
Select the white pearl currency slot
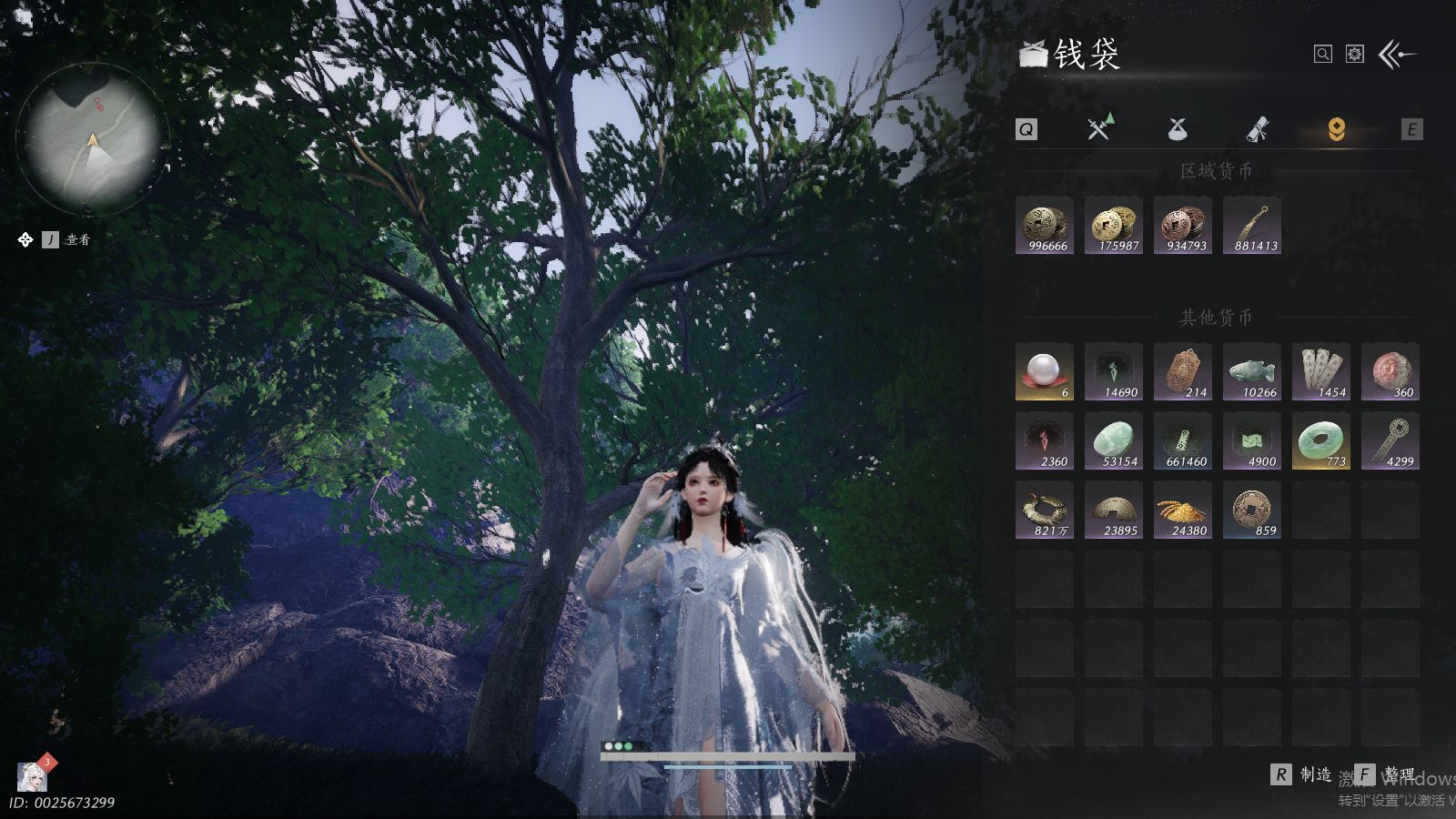tap(1045, 372)
